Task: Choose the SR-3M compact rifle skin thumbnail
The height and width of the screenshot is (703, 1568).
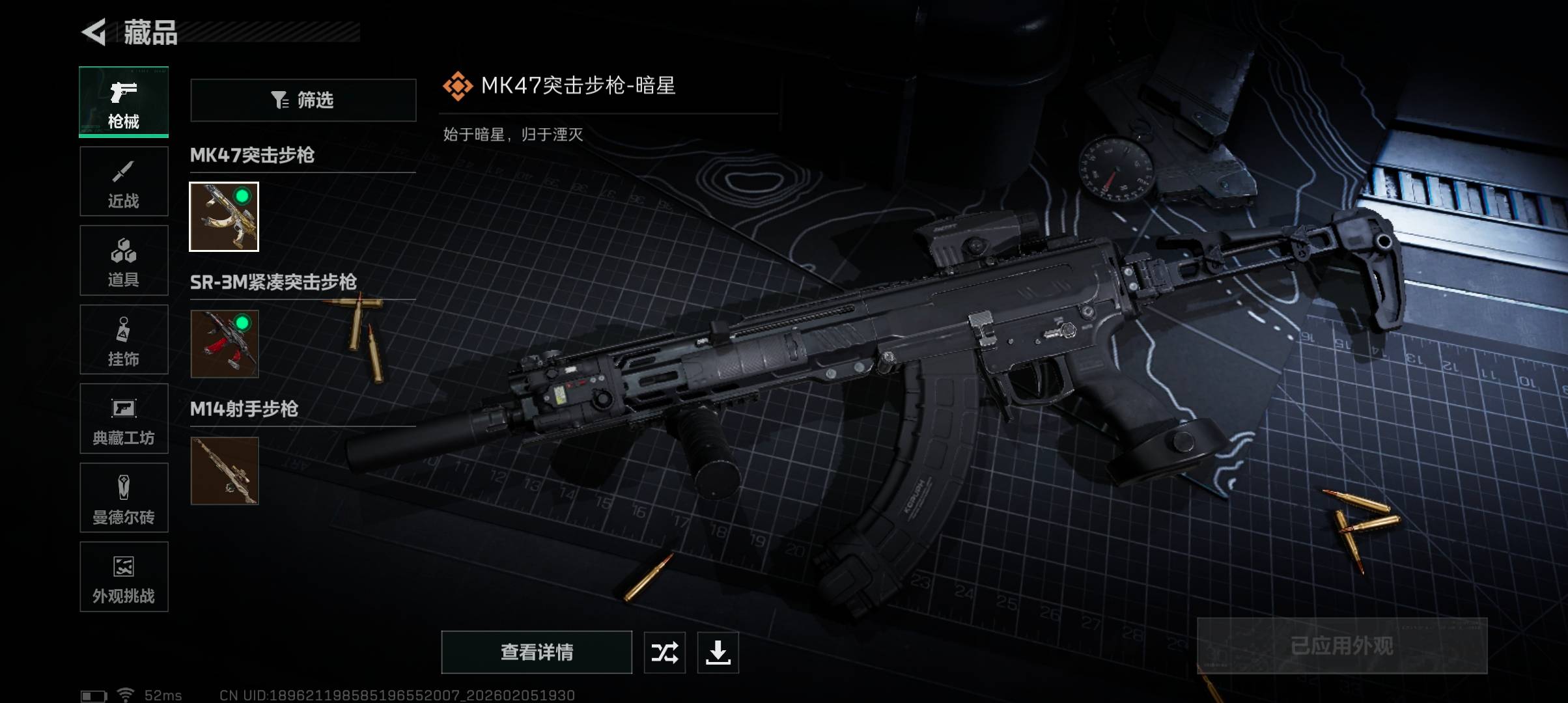Action: (x=224, y=344)
